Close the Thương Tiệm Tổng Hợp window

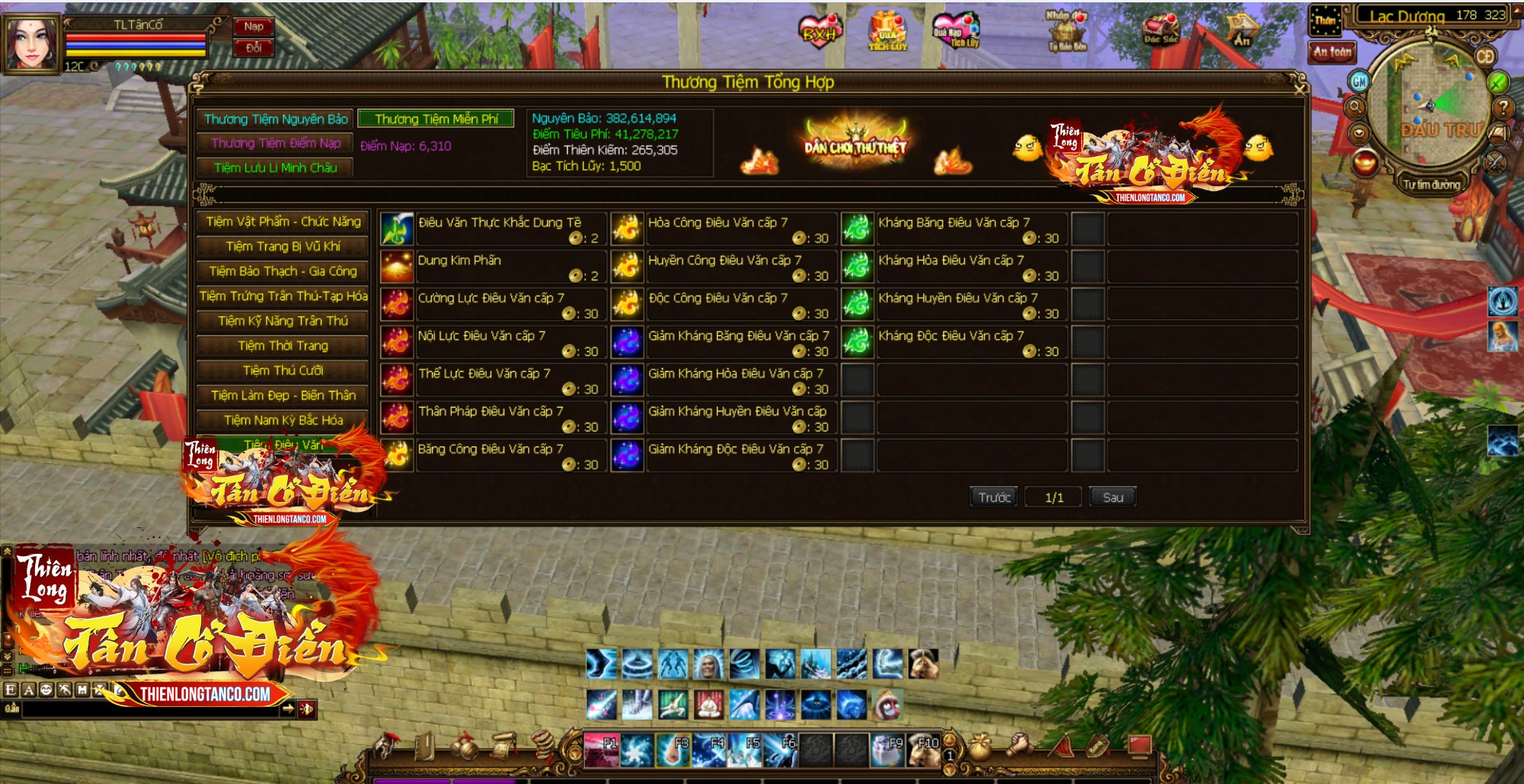(x=1300, y=88)
